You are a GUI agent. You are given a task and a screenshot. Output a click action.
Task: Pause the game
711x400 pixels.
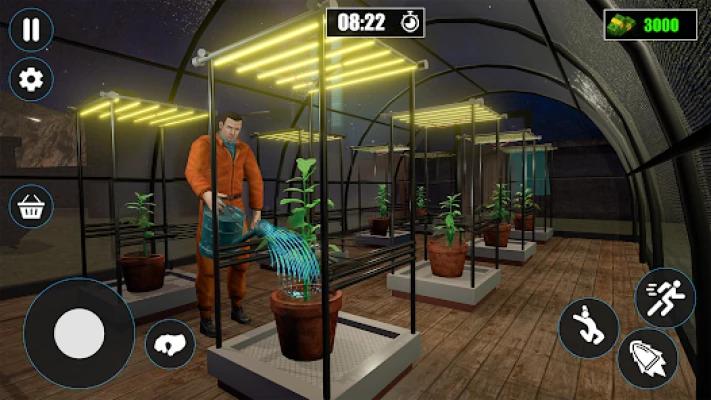coord(31,29)
